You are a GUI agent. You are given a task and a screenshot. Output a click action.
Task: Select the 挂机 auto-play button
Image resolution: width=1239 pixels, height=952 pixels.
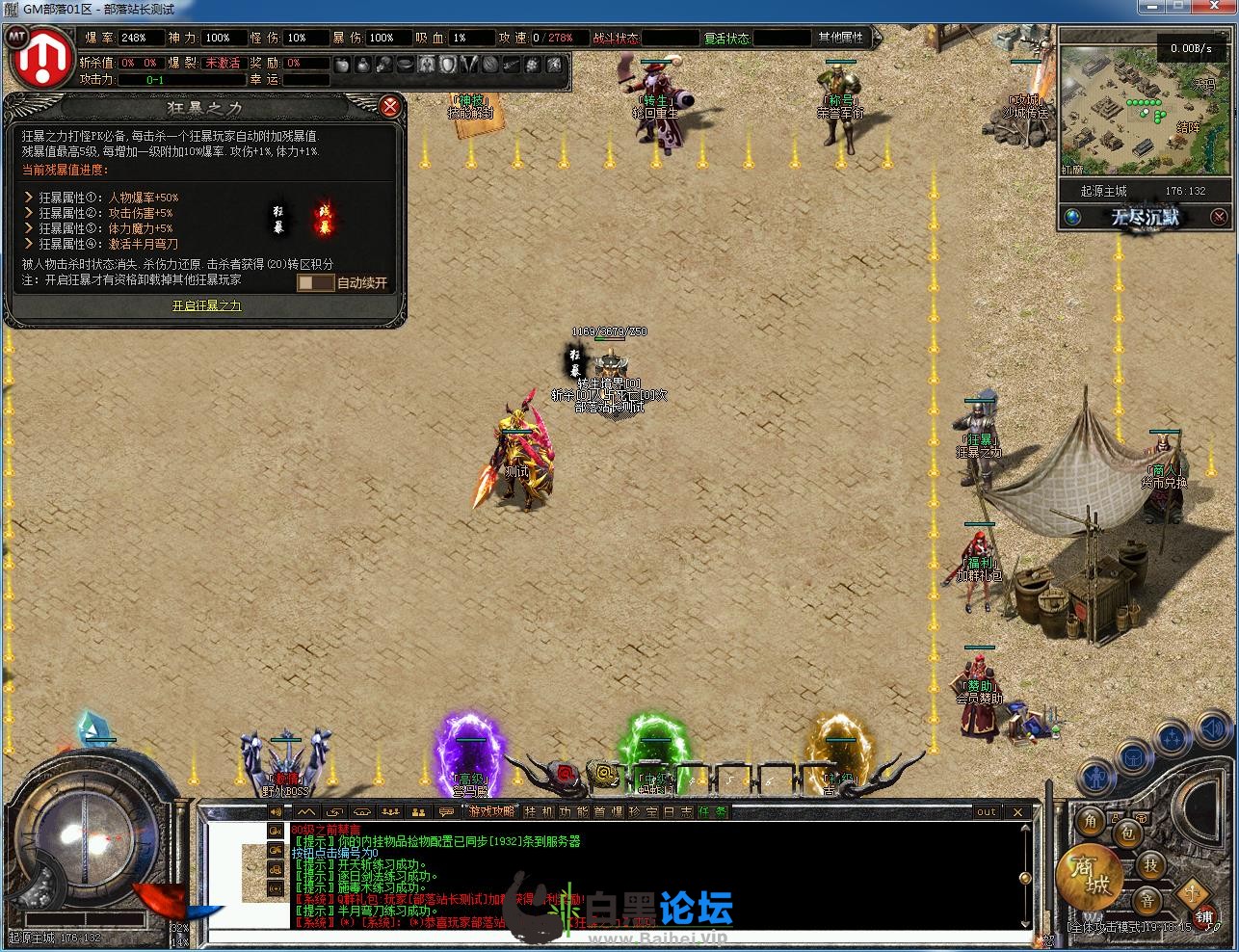coord(537,812)
